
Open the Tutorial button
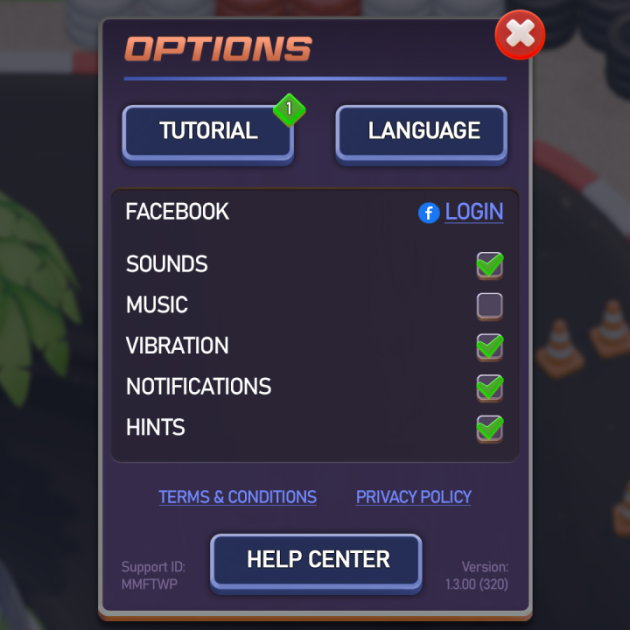click(x=208, y=131)
